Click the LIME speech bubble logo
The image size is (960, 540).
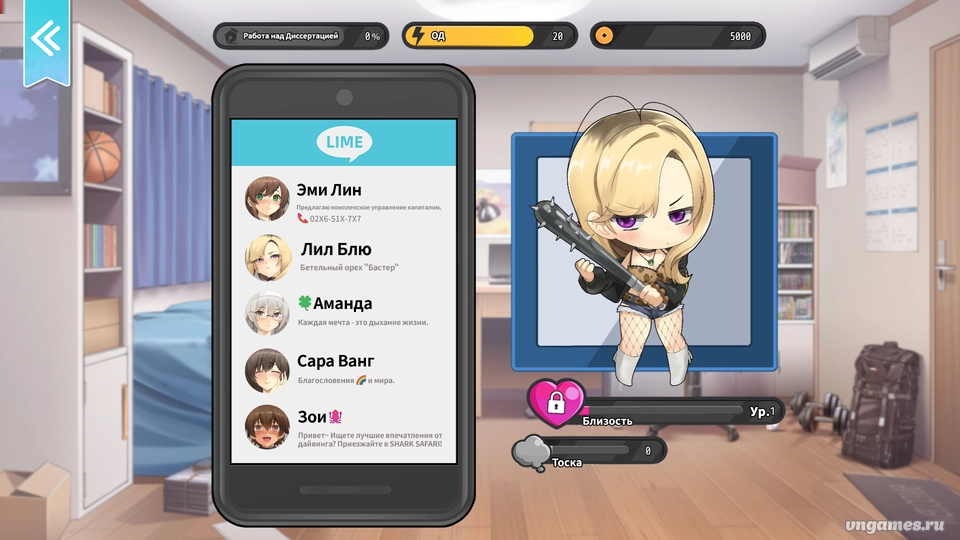tap(344, 143)
